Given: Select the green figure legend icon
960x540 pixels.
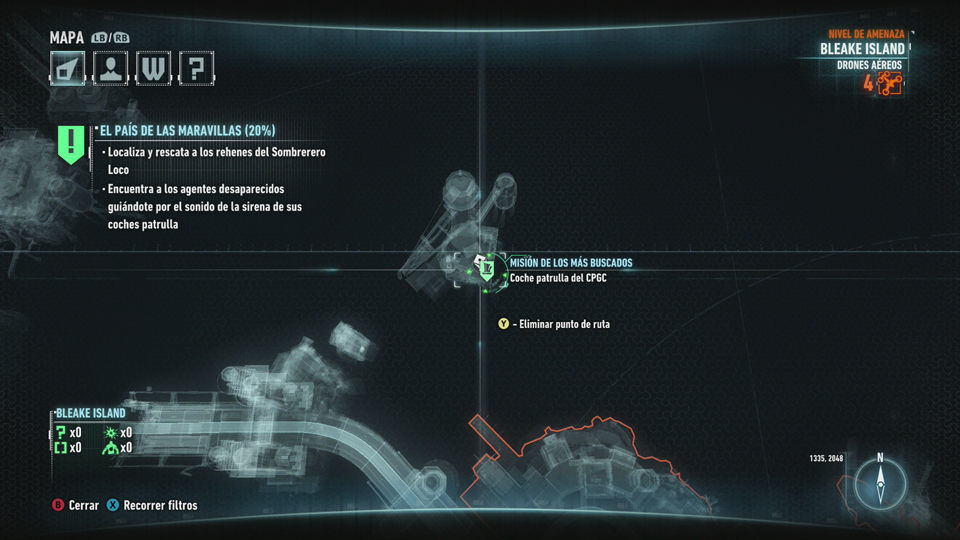Looking at the screenshot, I should point(111,448).
